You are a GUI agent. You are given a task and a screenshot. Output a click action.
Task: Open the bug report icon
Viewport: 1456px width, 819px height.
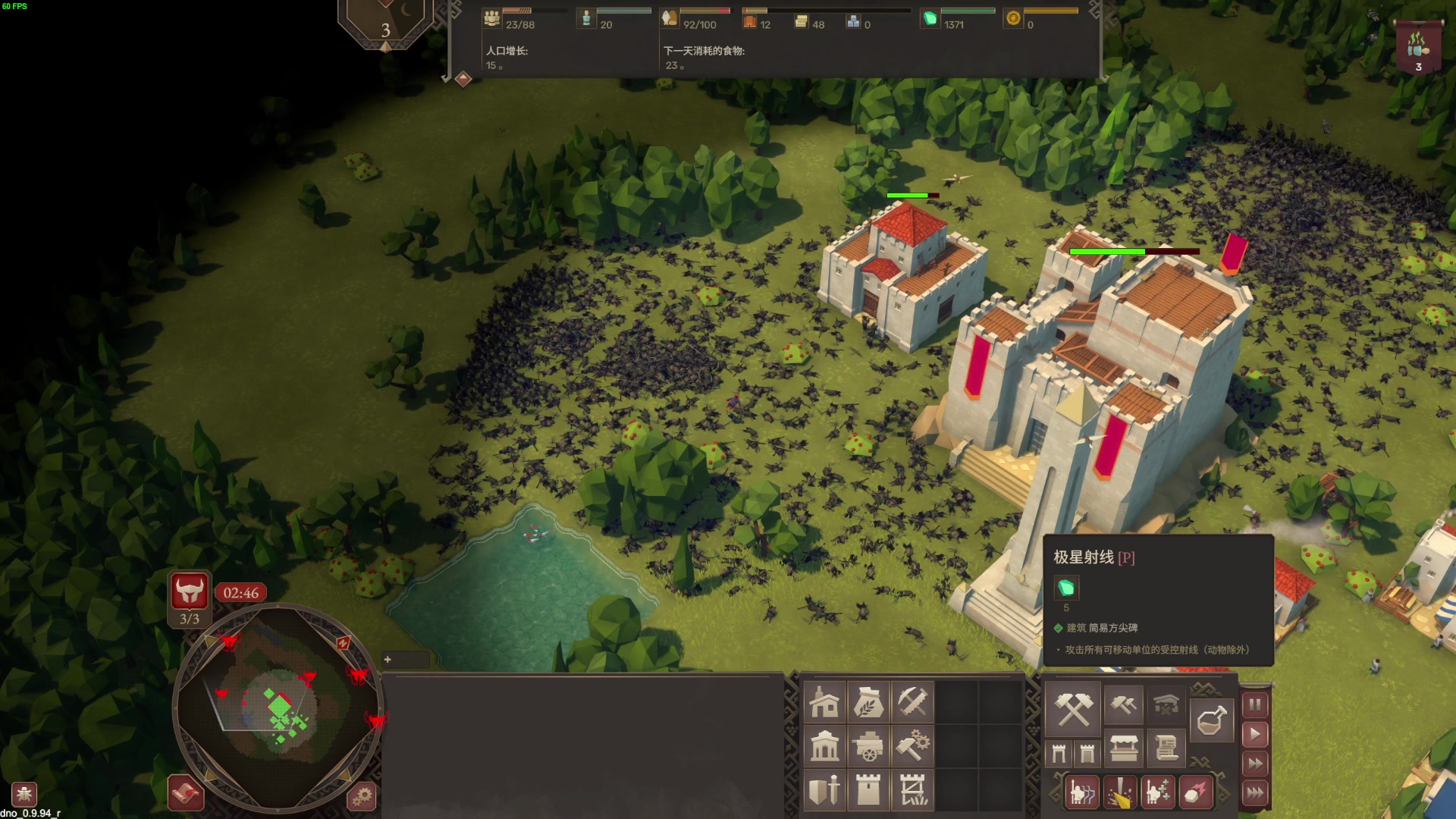click(x=24, y=794)
